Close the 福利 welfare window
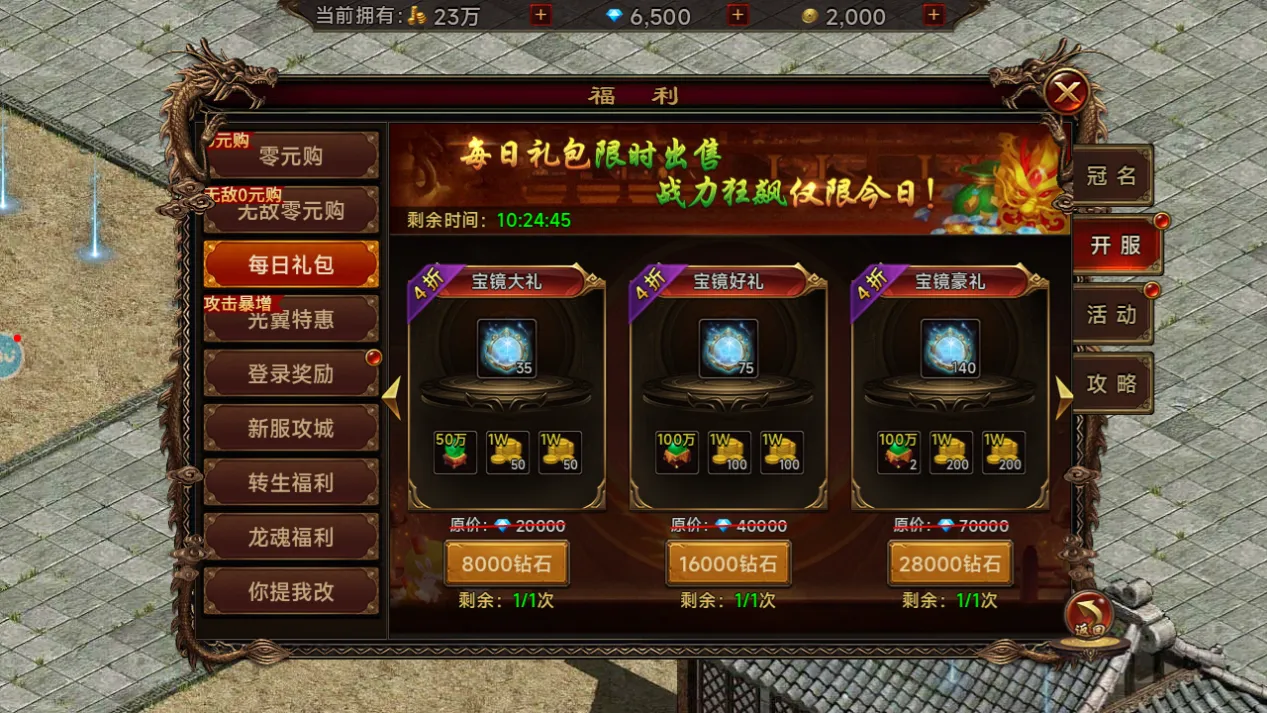Screen dimensions: 1267x713 click(x=1067, y=94)
